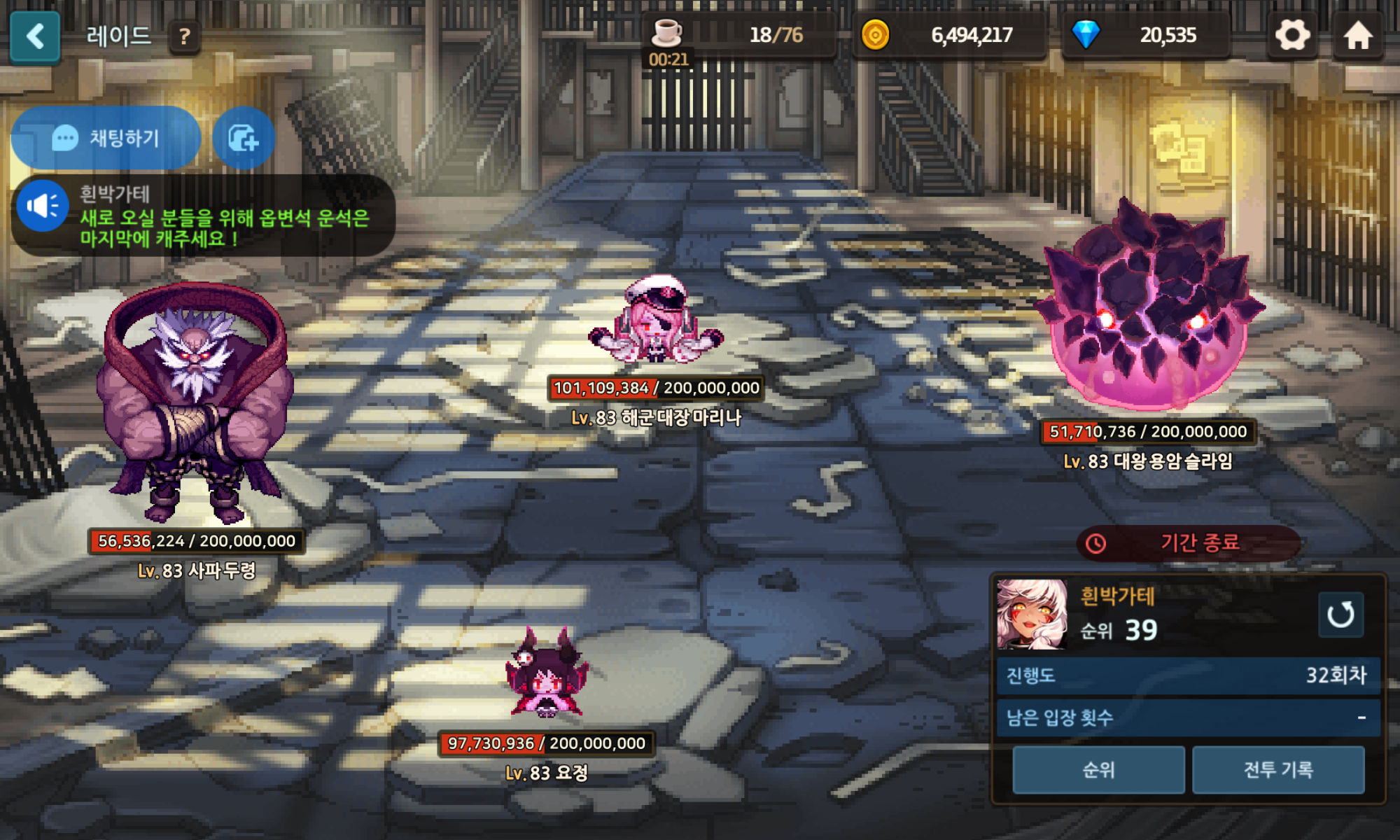Open the 순위 ranking button
This screenshot has width=1400, height=840.
(1098, 770)
